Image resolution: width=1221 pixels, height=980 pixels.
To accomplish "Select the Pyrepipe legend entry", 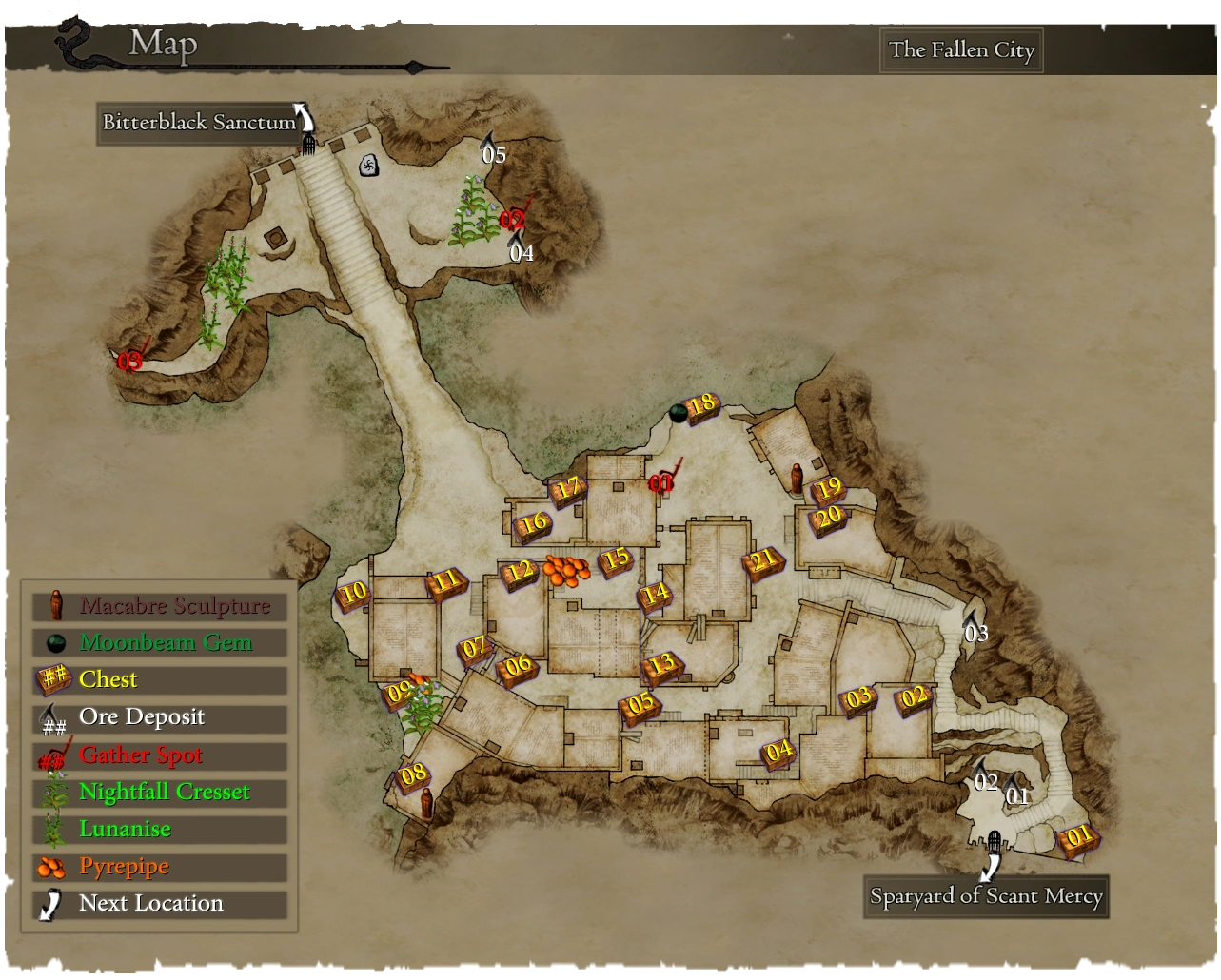I will tap(159, 867).
